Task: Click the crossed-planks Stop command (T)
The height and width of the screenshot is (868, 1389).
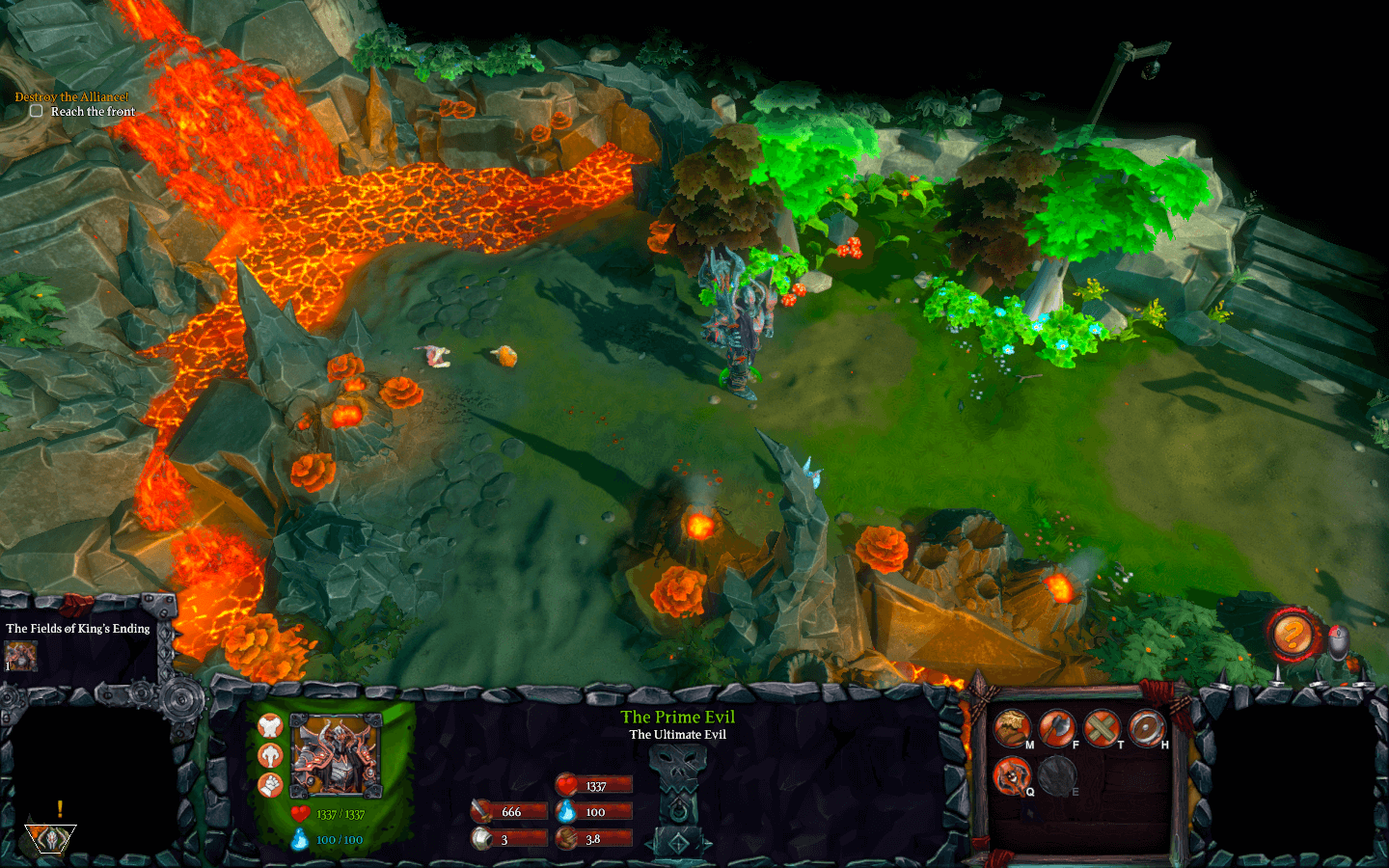Action: [1103, 728]
